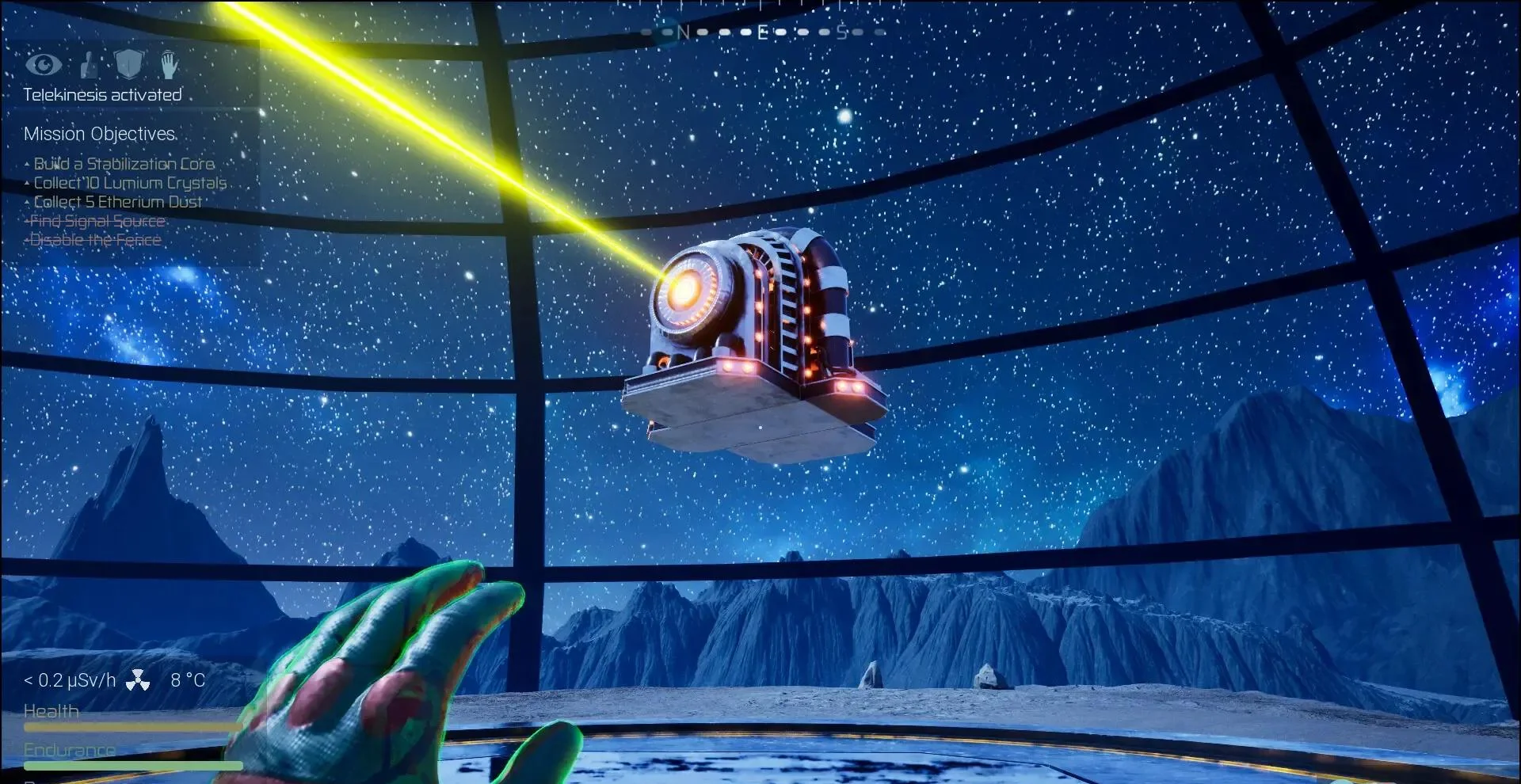This screenshot has width=1521, height=784.
Task: Select the person silhouette ability icon
Action: tap(90, 65)
